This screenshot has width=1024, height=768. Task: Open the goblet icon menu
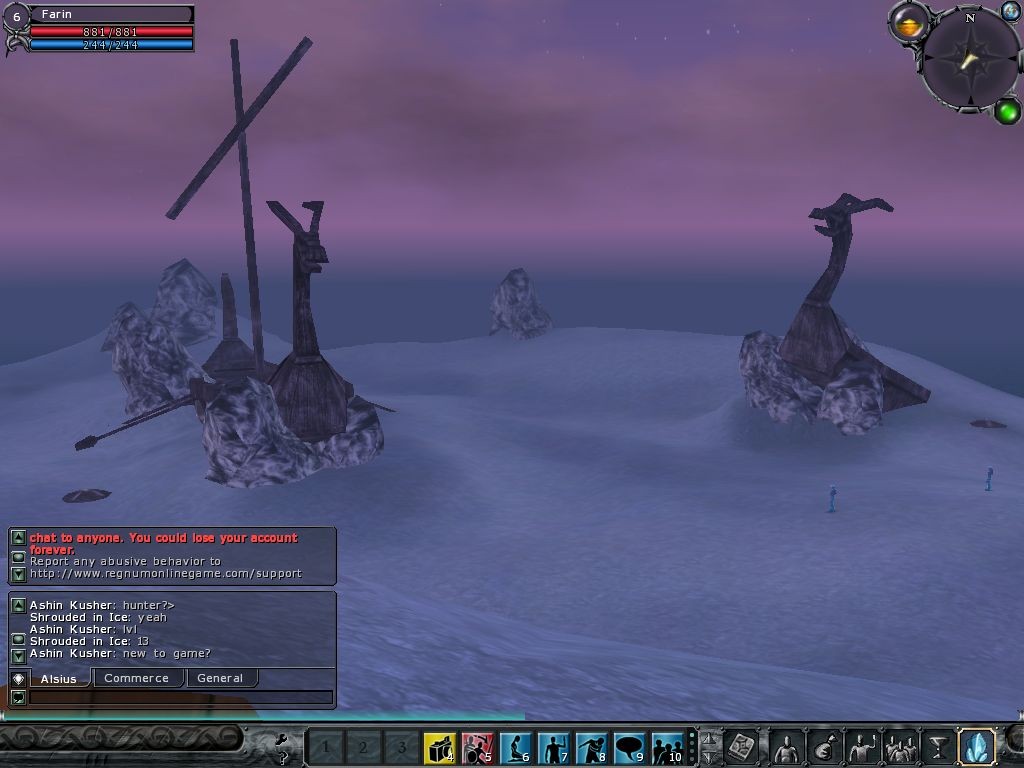pyautogui.click(x=938, y=747)
